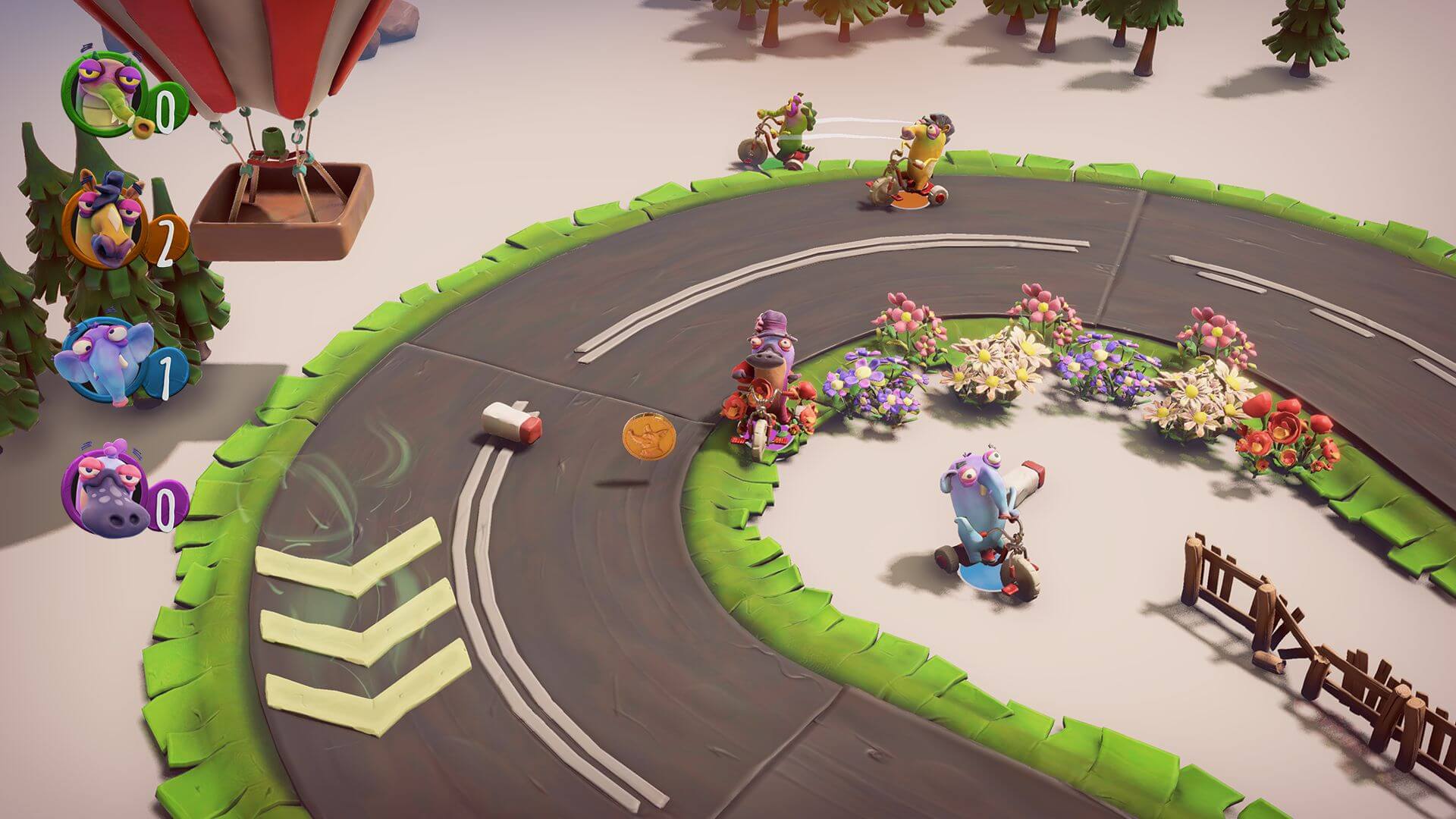Choose the blue elephant player portrait
This screenshot has width=1456, height=819.
pos(99,360)
